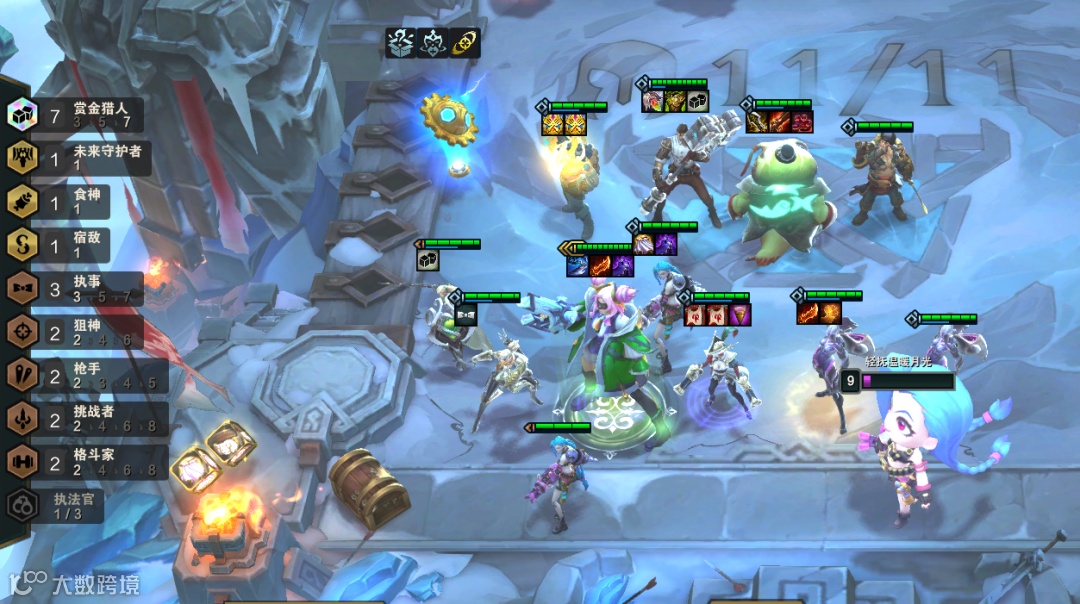Screen dimensions: 1080x604
Task: Select the 执事 trait entry
Action: [x=75, y=289]
